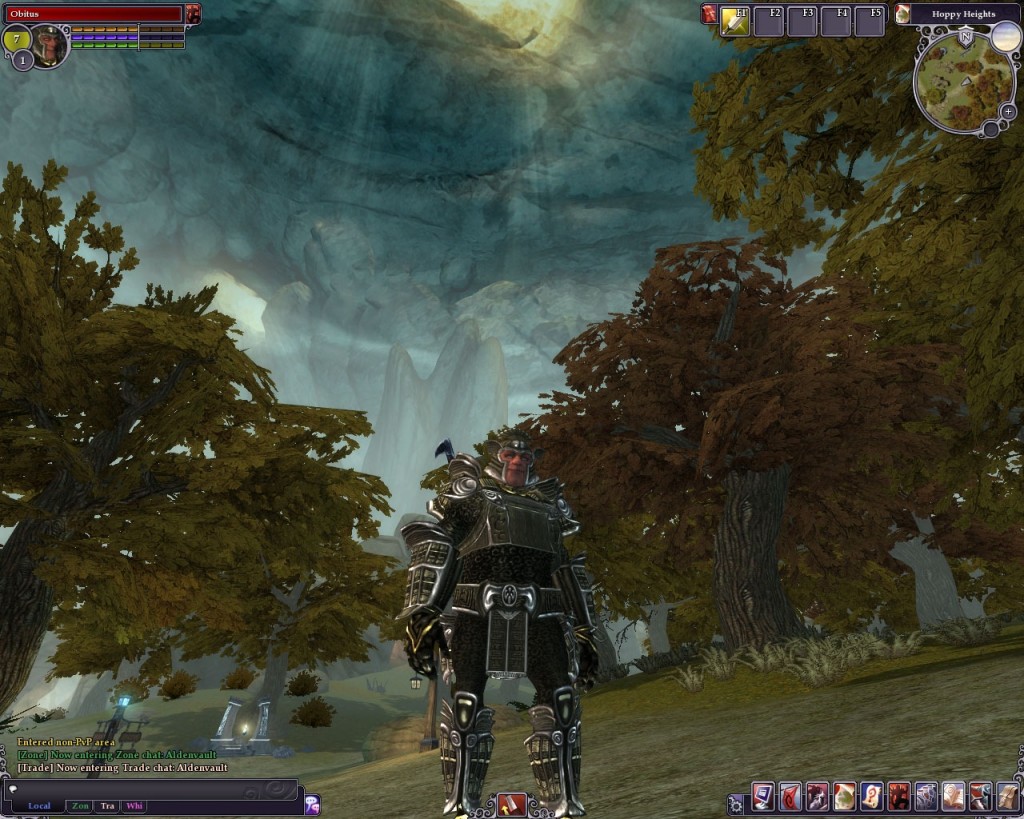Switch to the Zone chat tab
Viewport: 1024px width, 819px height.
tap(80, 805)
